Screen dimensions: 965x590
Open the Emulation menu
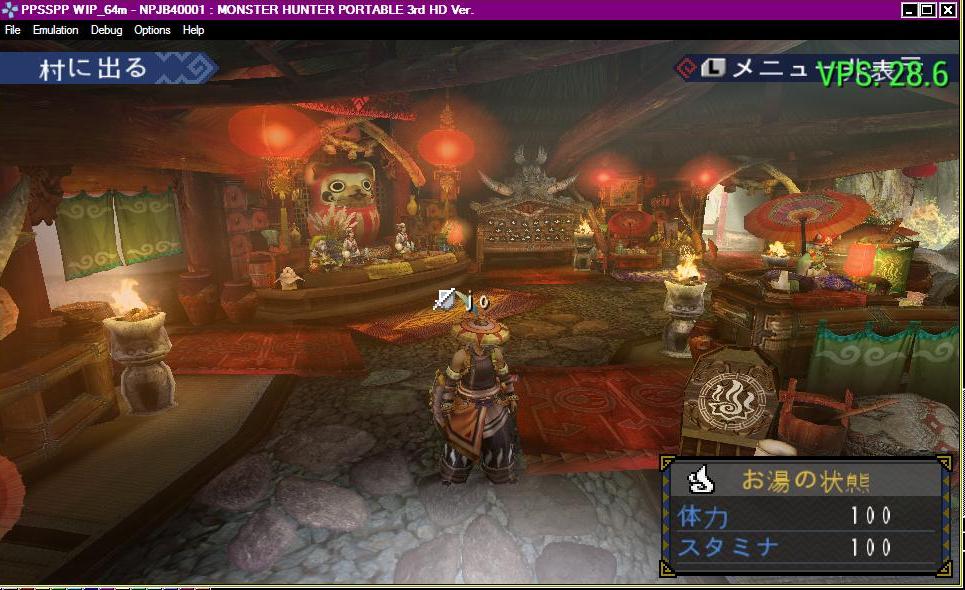55,30
